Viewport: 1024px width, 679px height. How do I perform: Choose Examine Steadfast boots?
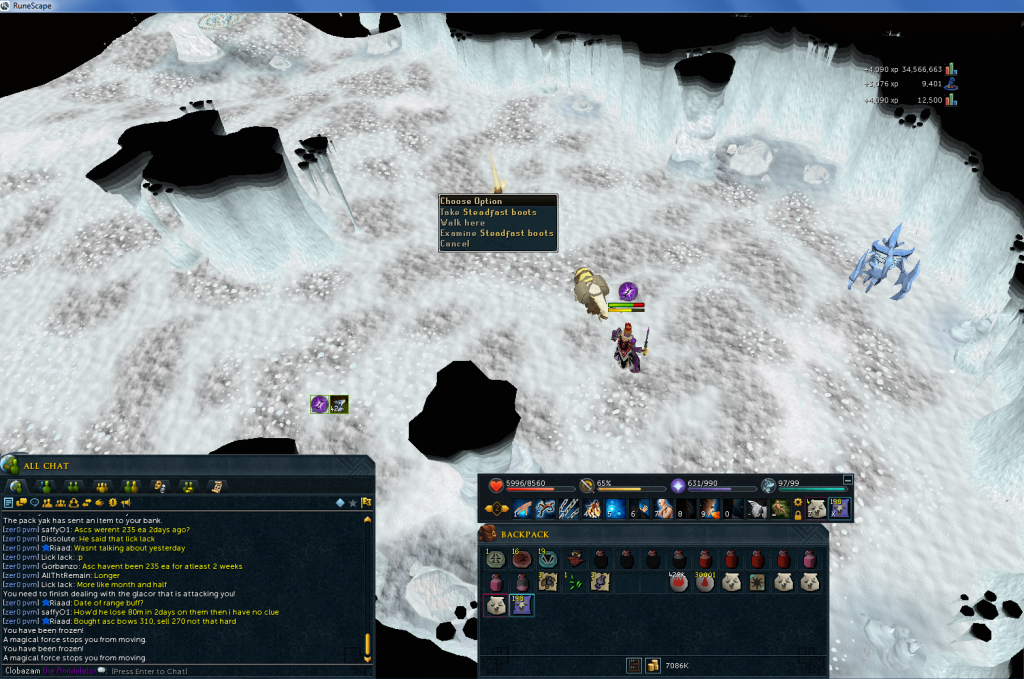click(496, 233)
